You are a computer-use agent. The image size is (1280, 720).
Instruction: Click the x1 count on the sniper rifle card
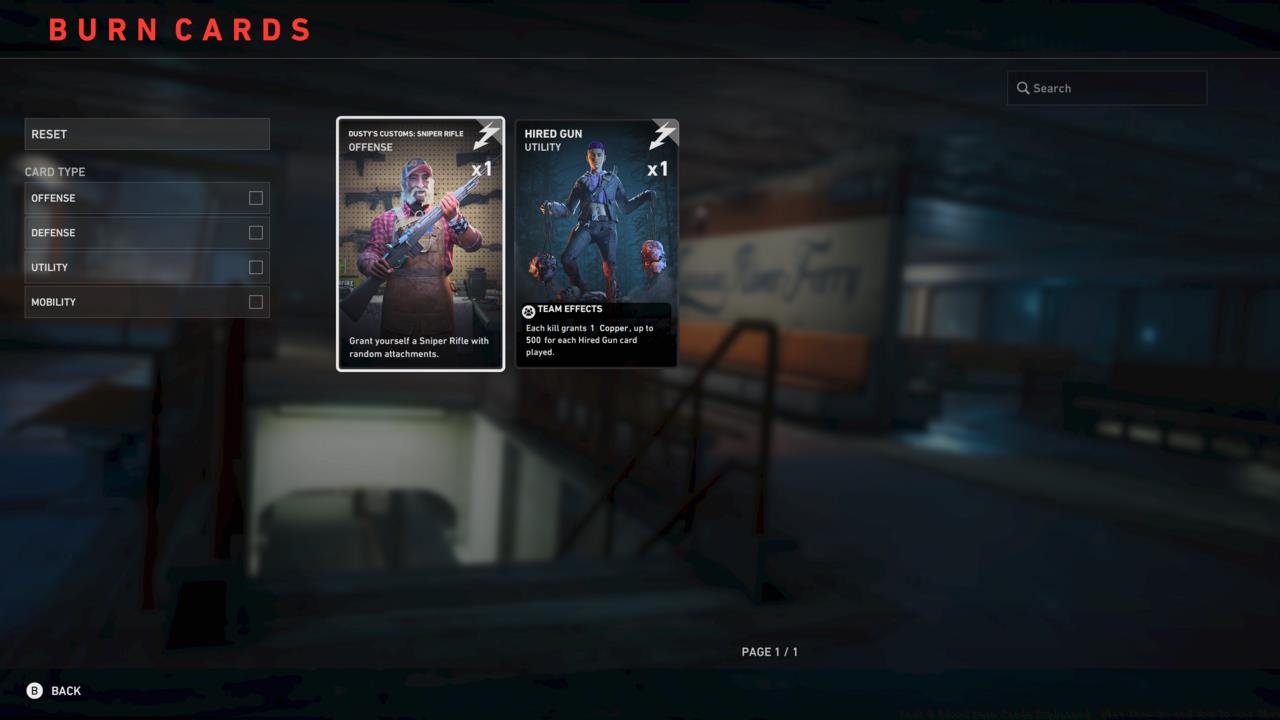tap(482, 169)
